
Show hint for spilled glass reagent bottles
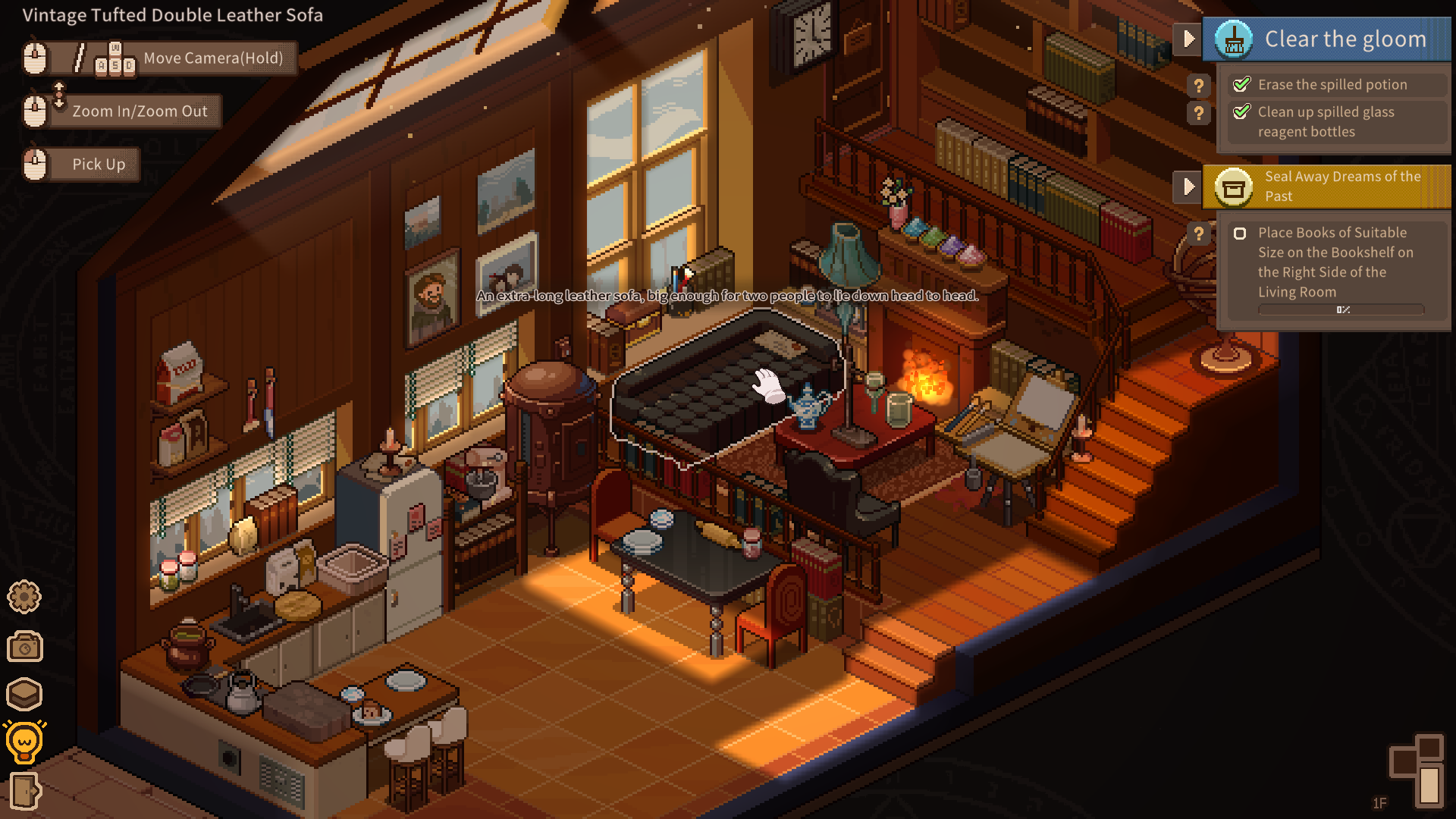tap(1198, 114)
